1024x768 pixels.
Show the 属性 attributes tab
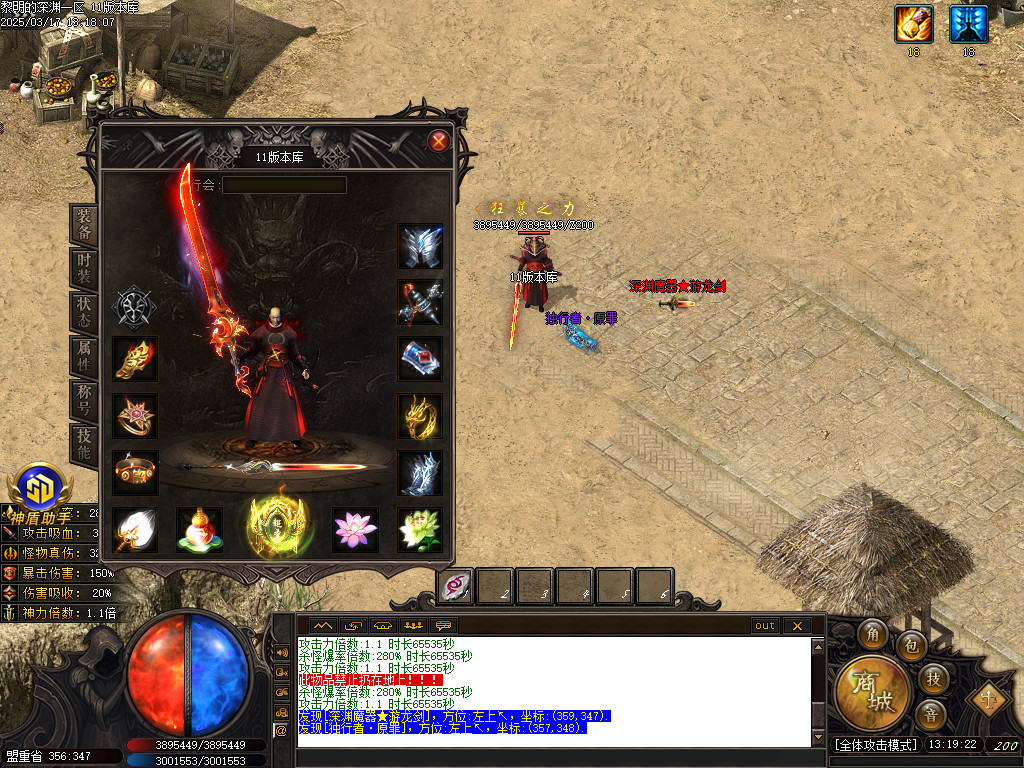pos(85,354)
